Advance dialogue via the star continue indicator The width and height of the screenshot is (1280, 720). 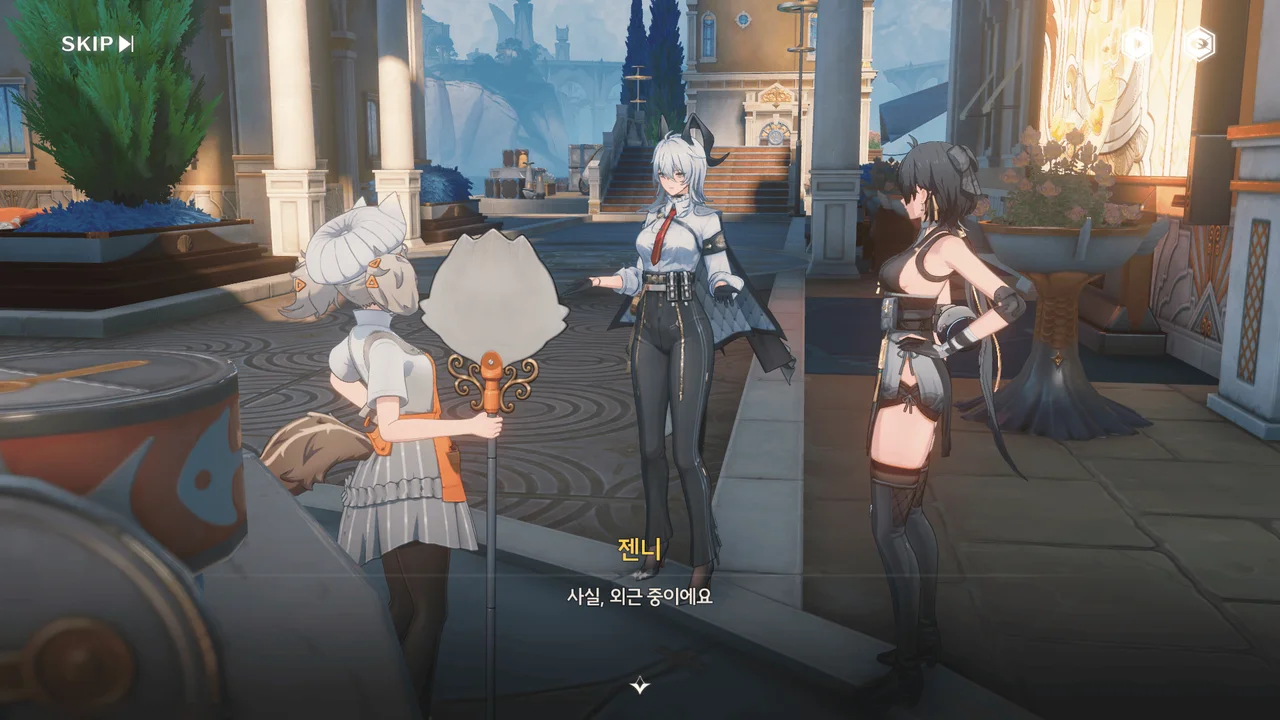[x=640, y=685]
